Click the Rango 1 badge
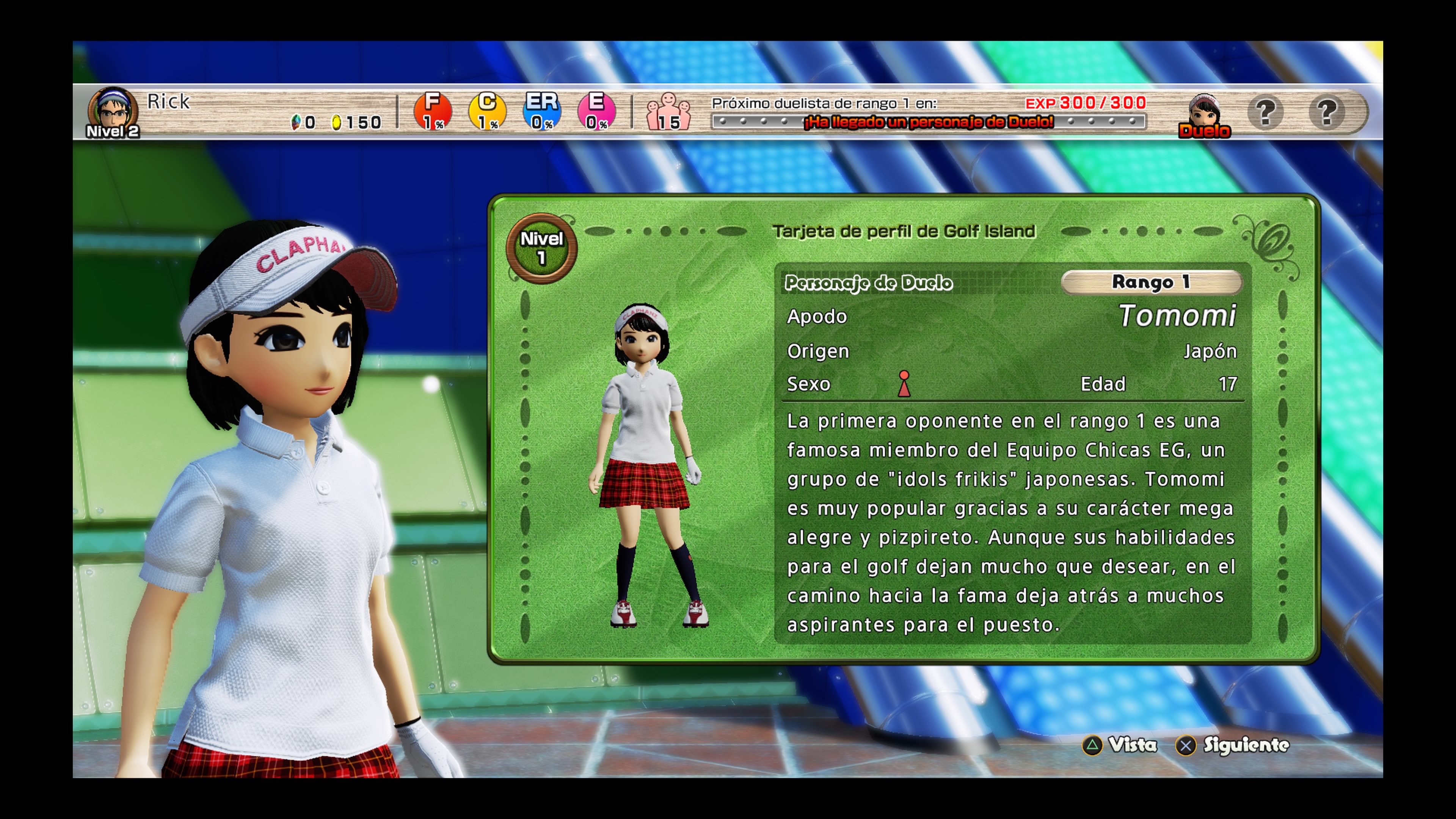The height and width of the screenshot is (819, 1456). 1151,282
